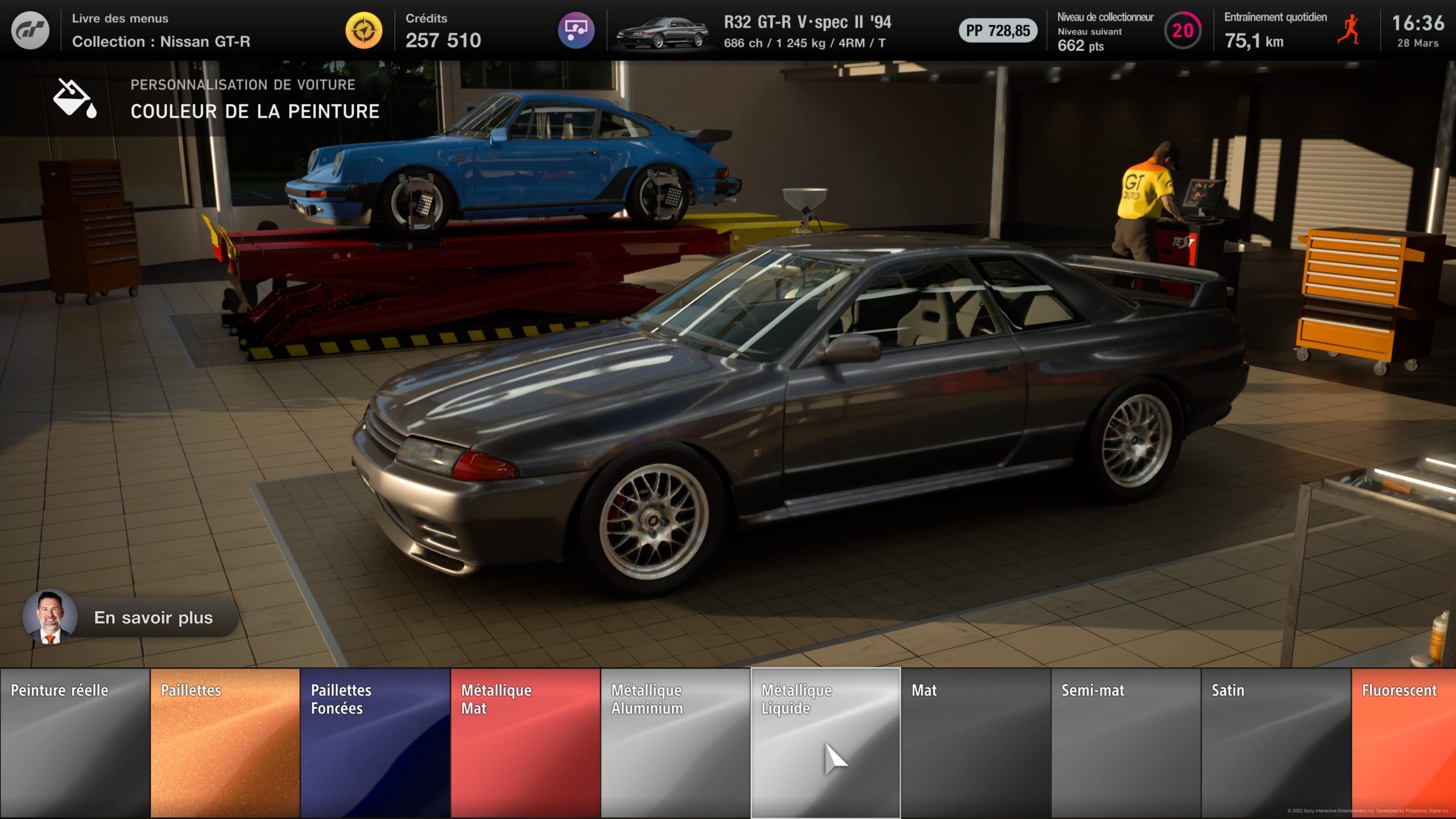Open the collector level 20 badge

pos(1183,30)
